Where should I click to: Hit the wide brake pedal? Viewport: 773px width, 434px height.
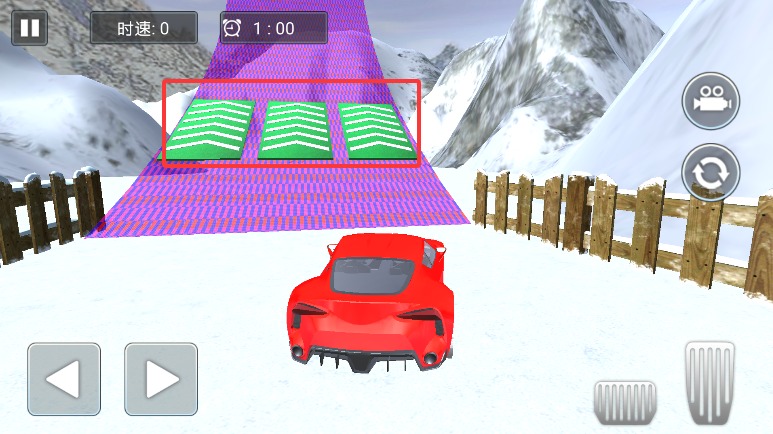pos(625,401)
